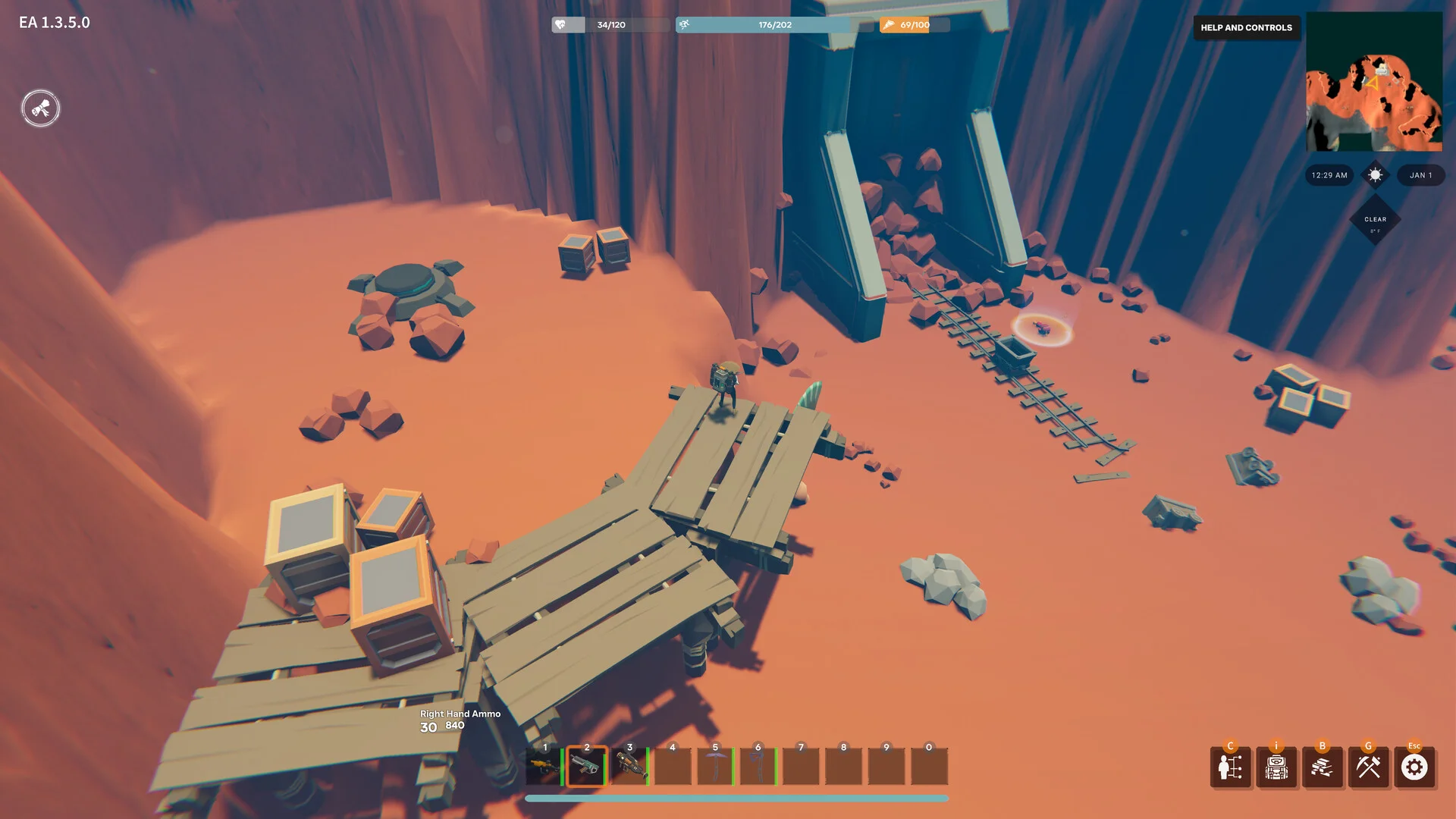Pick the axe in hotbar slot 6

(758, 767)
